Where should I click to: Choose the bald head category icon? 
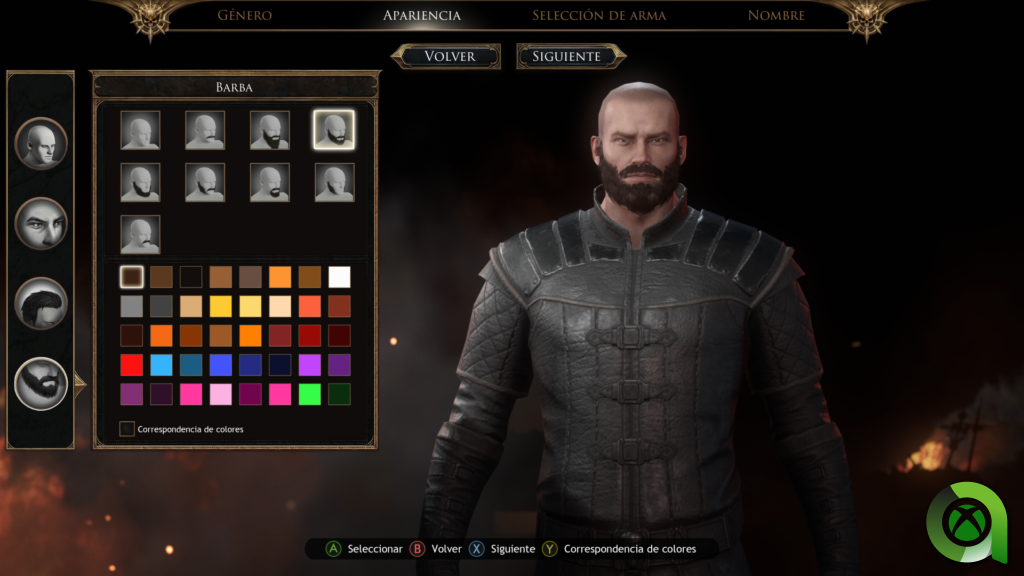point(41,143)
